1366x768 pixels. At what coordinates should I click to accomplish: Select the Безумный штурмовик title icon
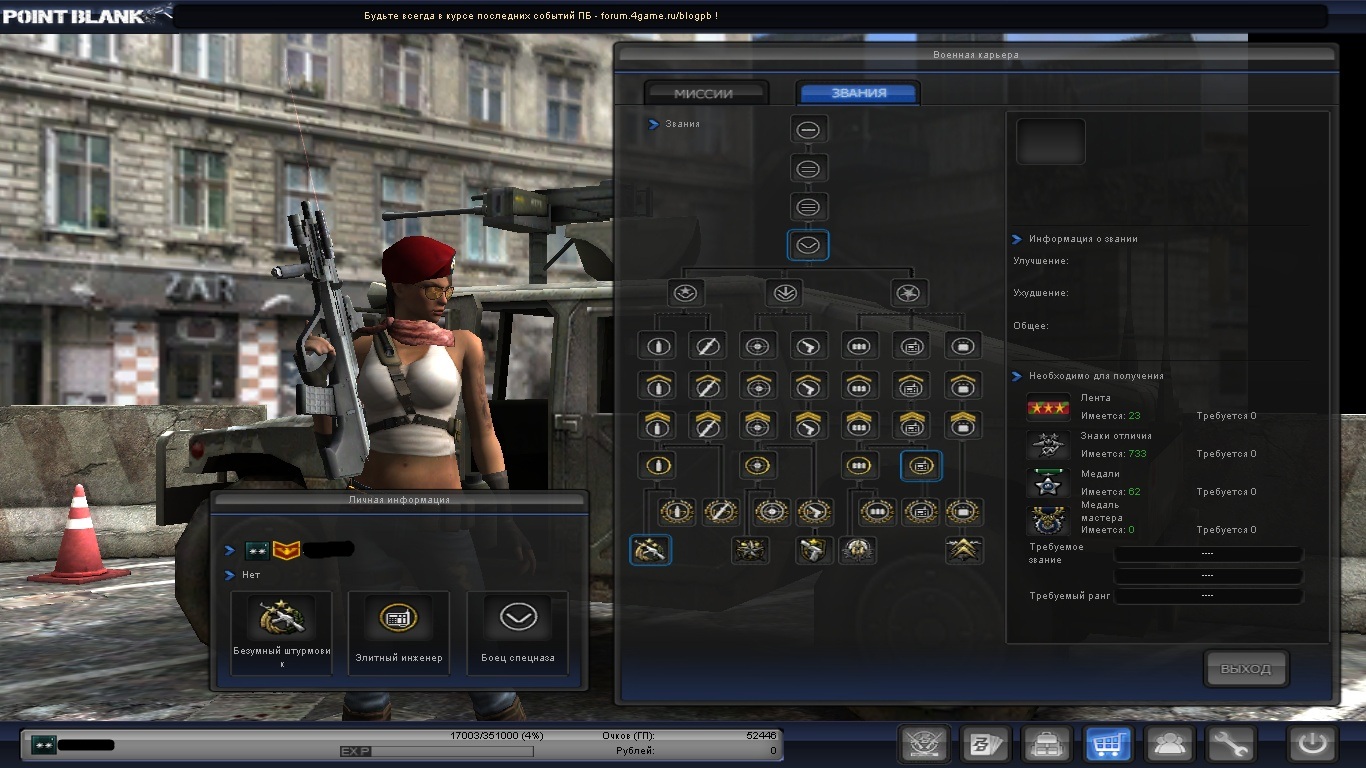281,617
